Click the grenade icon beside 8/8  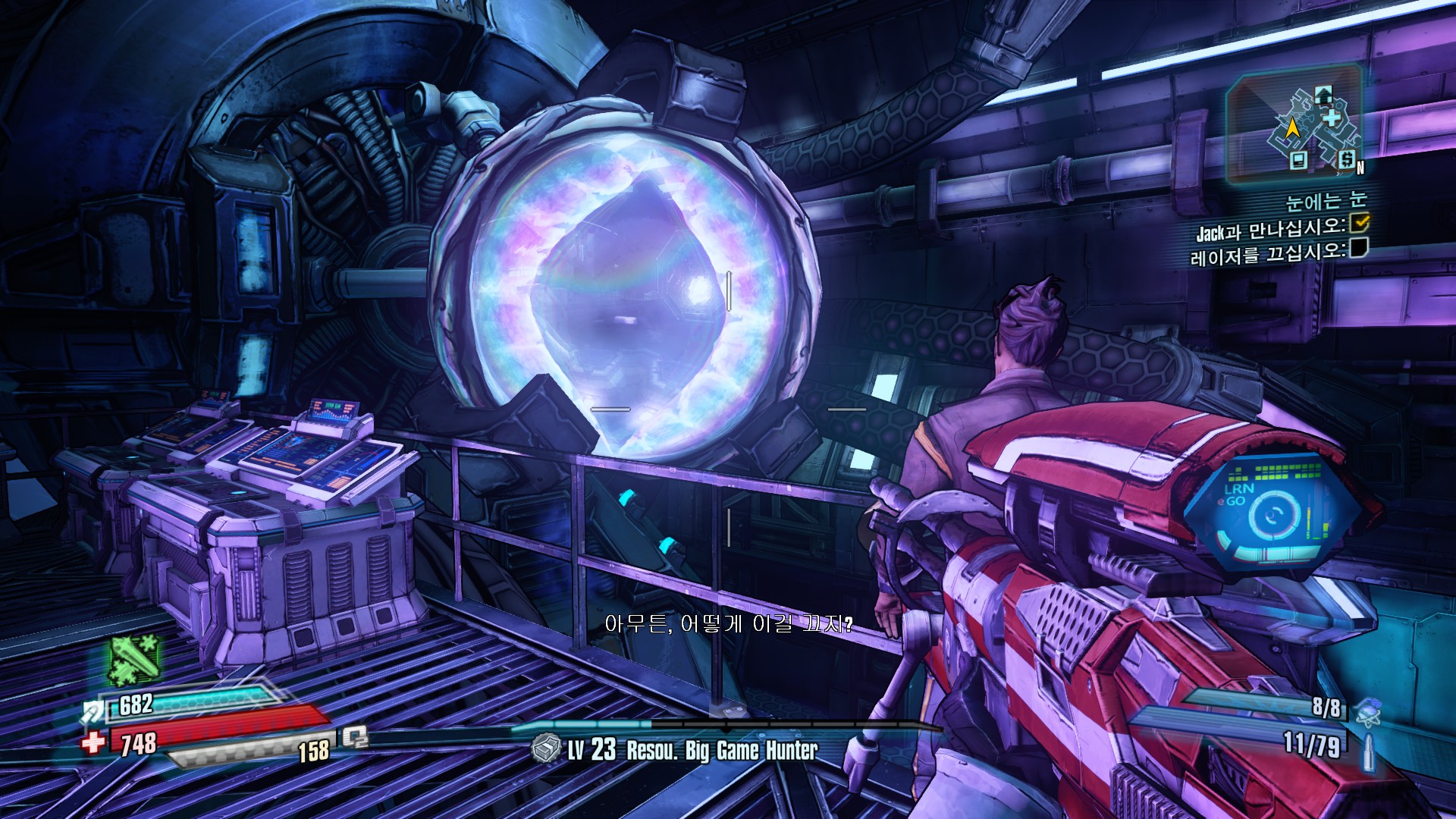coord(1367,713)
